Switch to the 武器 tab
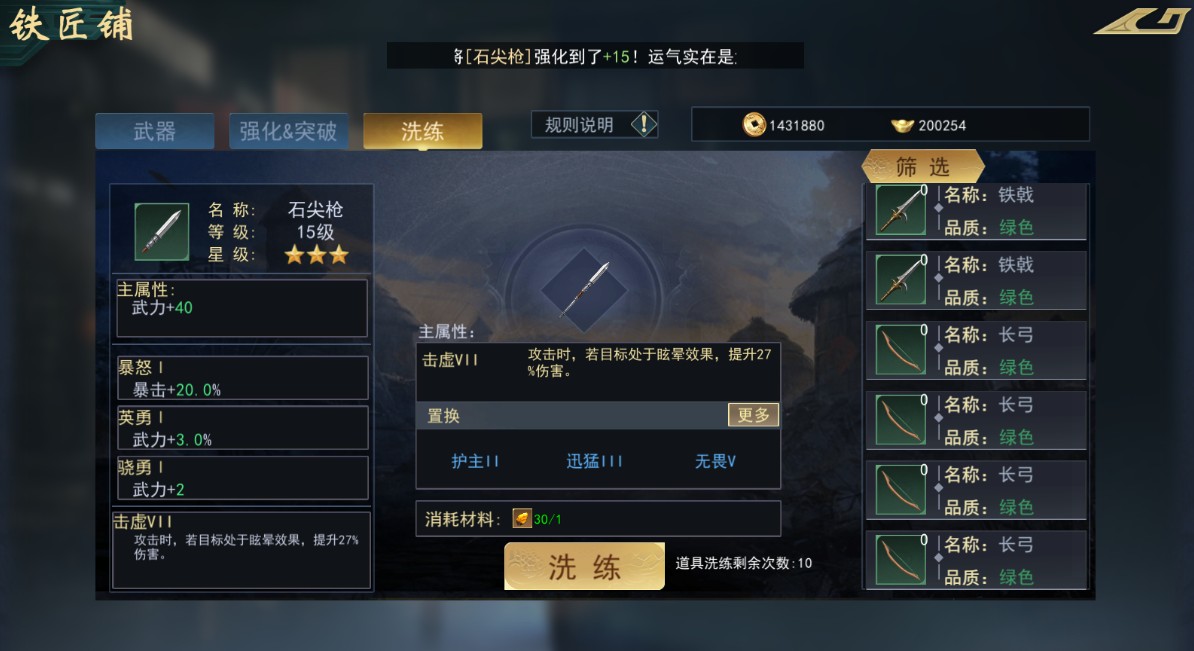 154,131
